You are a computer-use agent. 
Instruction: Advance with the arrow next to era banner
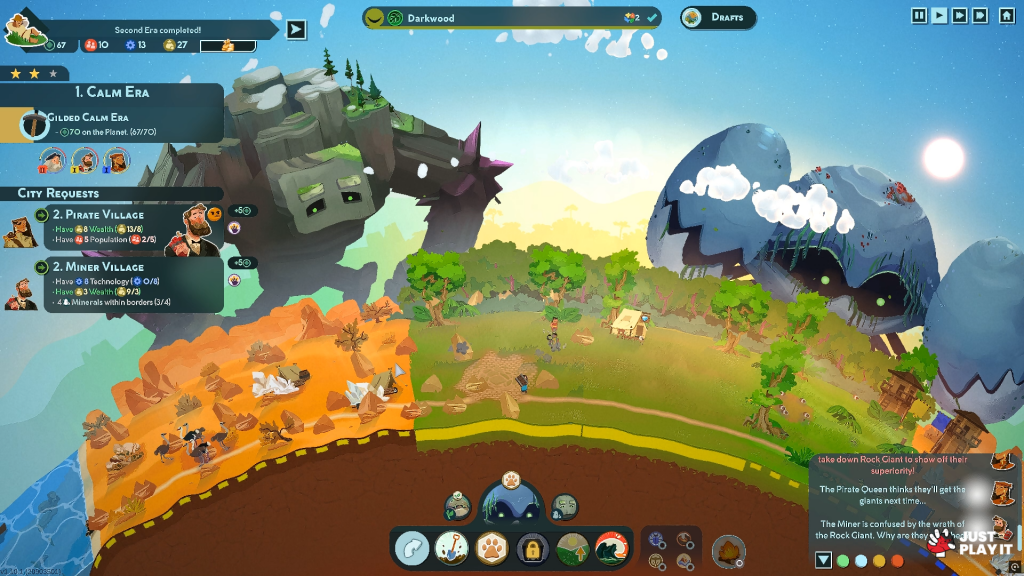tap(296, 29)
